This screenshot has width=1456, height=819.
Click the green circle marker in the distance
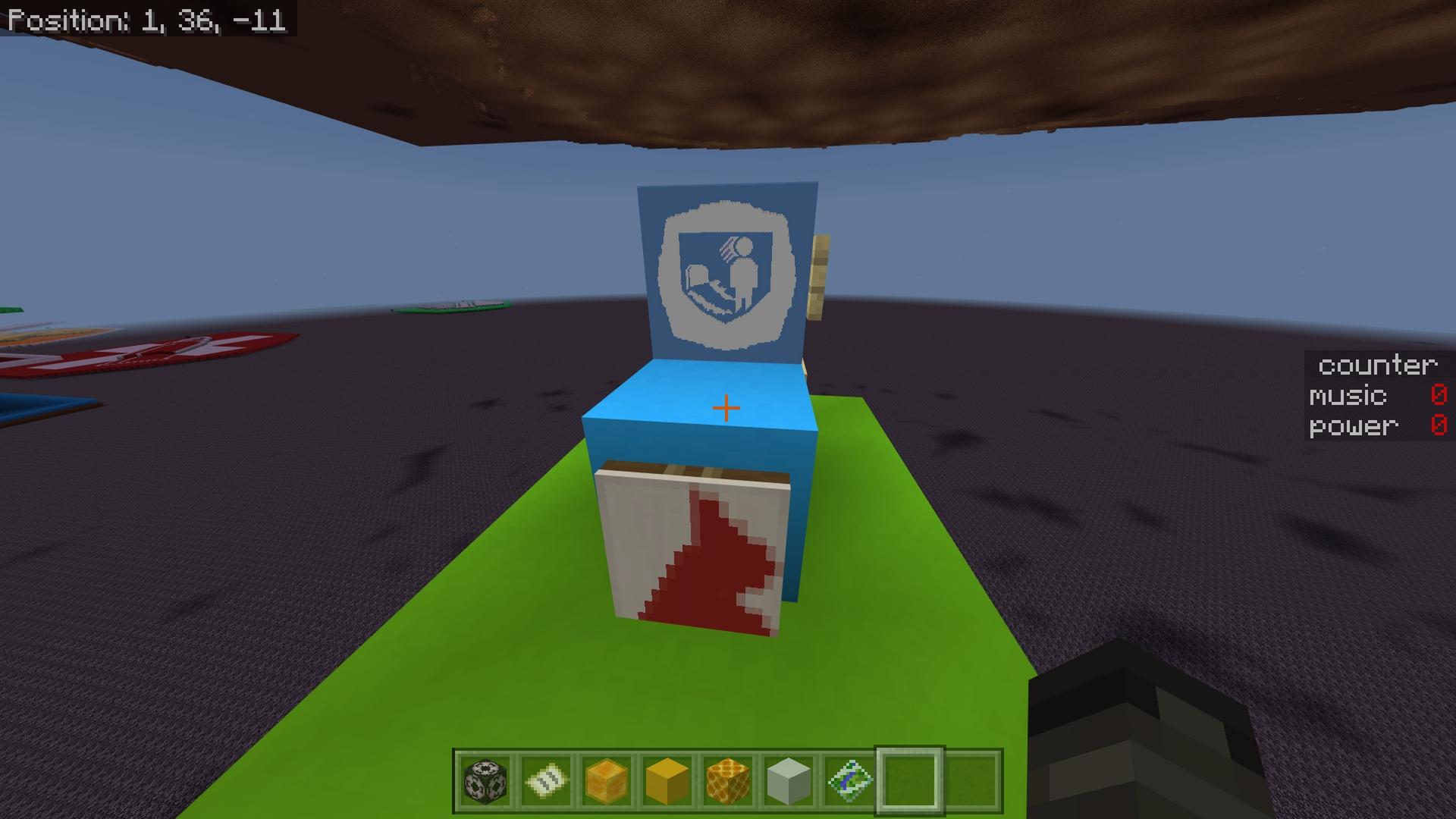(x=447, y=306)
